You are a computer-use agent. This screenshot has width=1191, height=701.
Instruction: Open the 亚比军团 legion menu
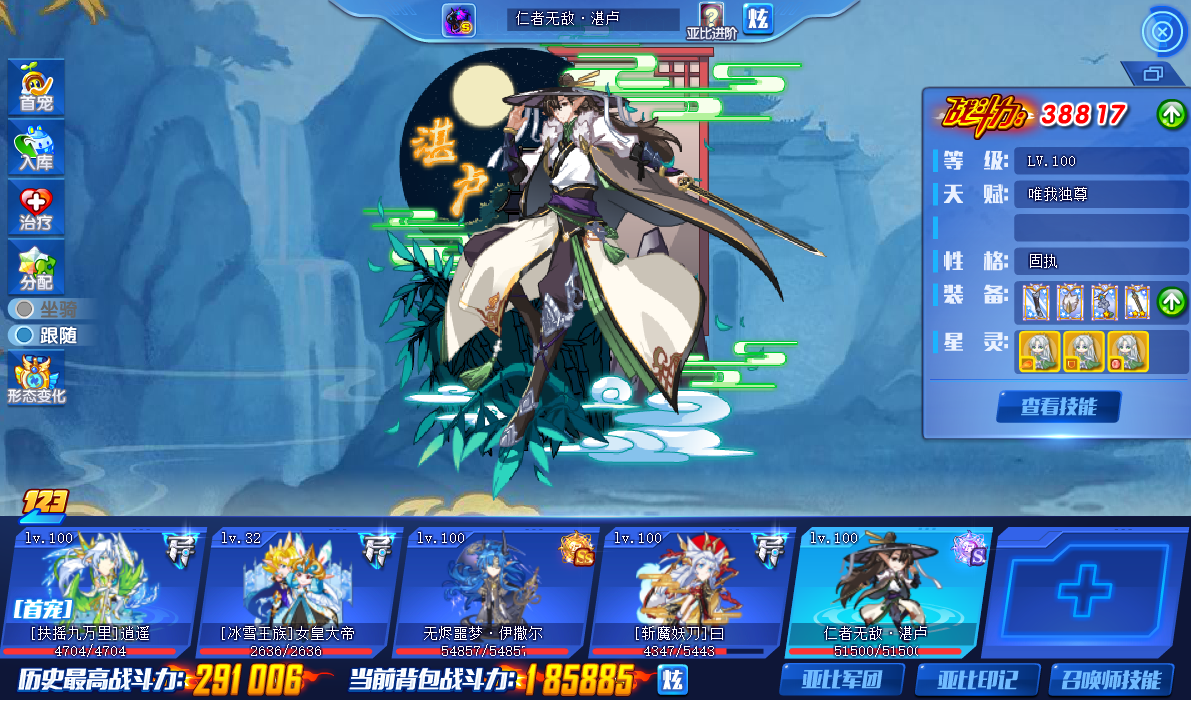pos(842,680)
